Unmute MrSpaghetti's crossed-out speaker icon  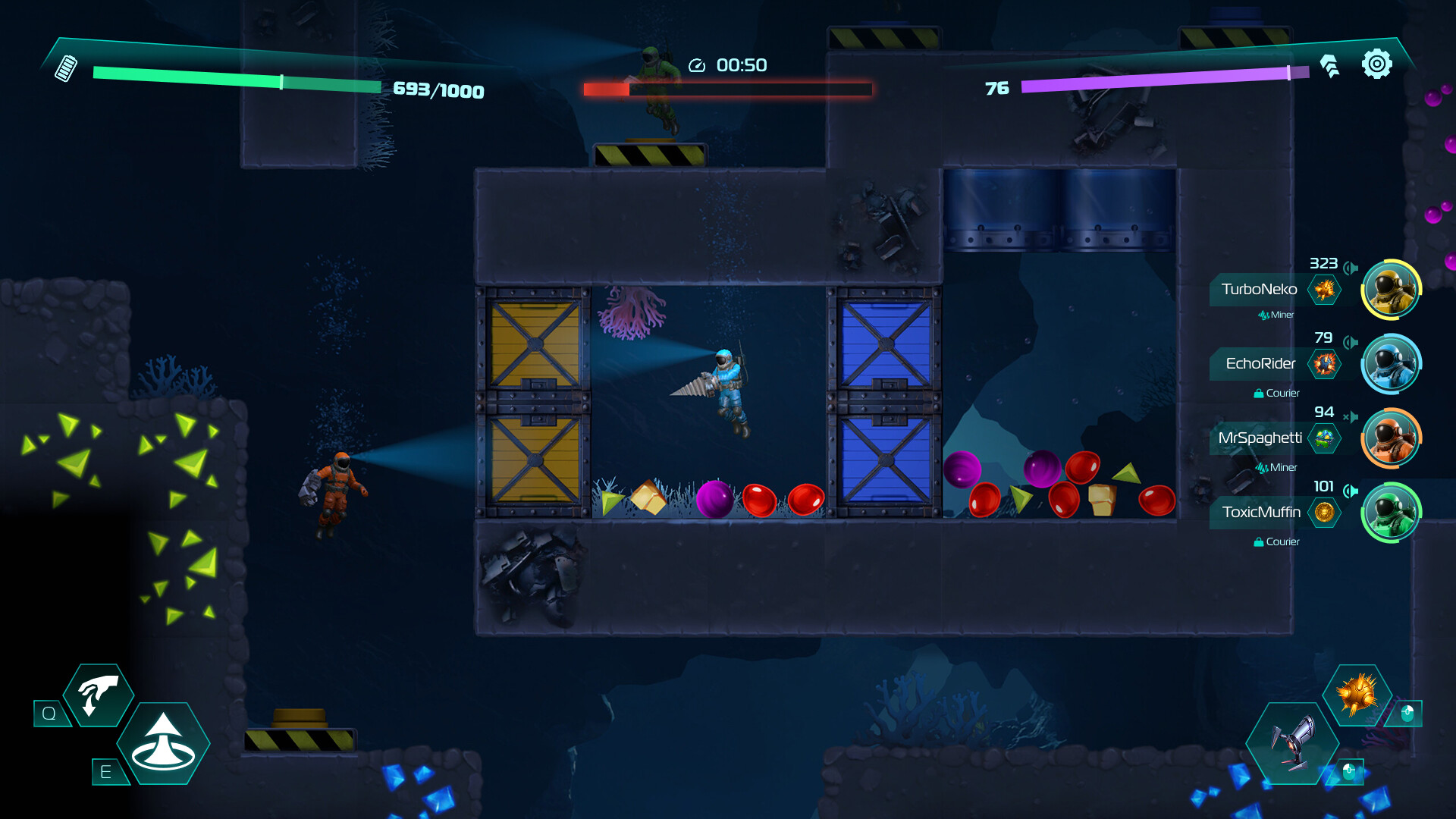click(x=1351, y=416)
